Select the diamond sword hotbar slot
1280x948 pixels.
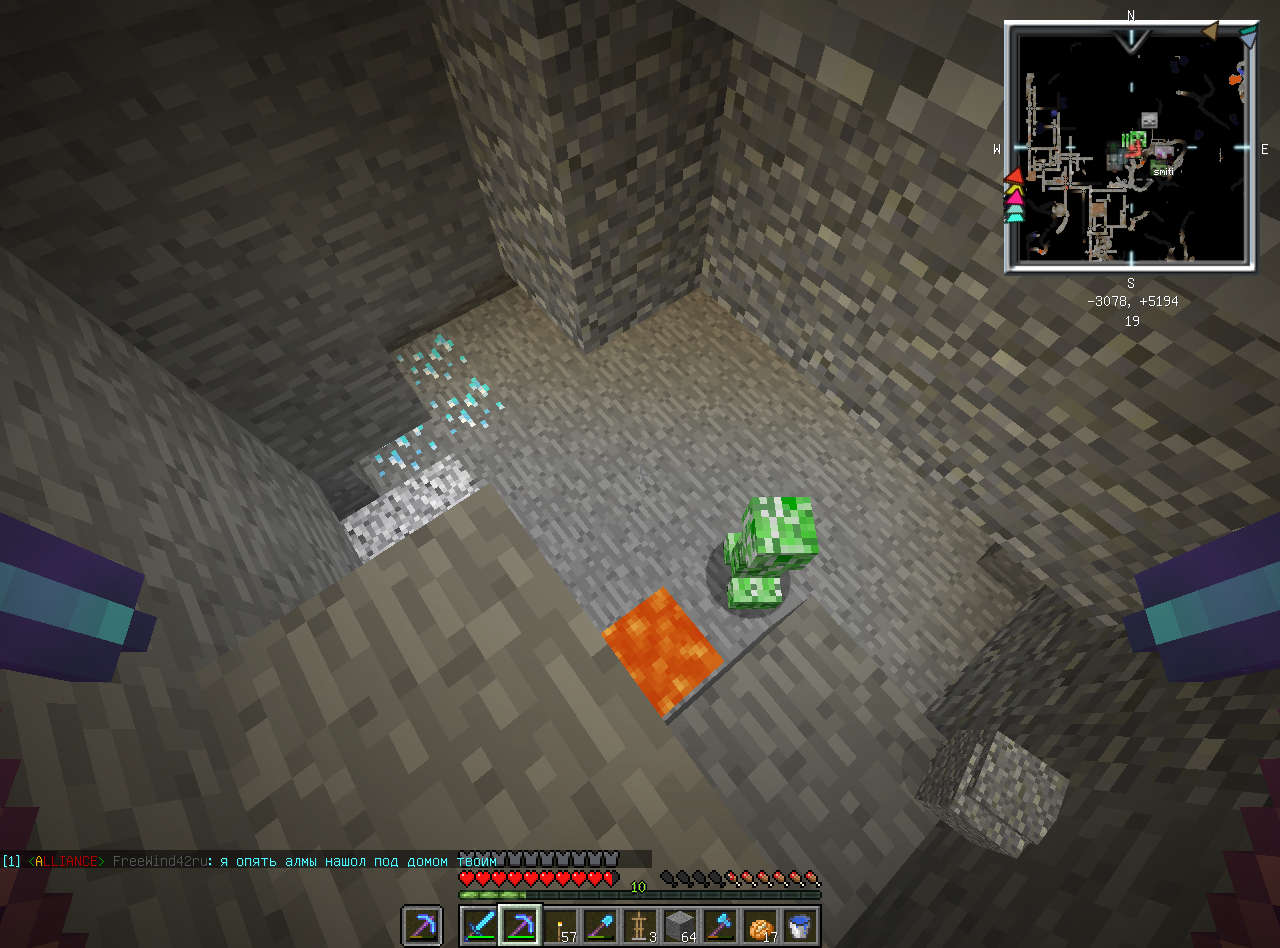[480, 926]
